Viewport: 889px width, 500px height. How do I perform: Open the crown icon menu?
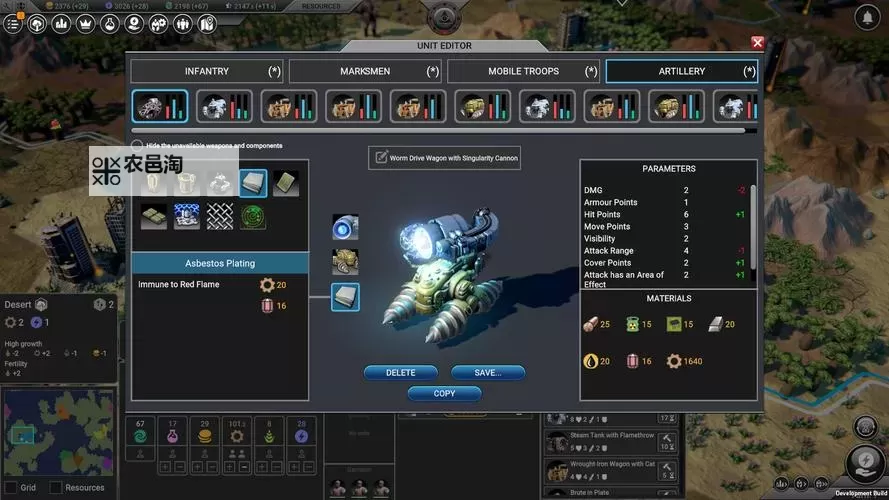[85, 23]
